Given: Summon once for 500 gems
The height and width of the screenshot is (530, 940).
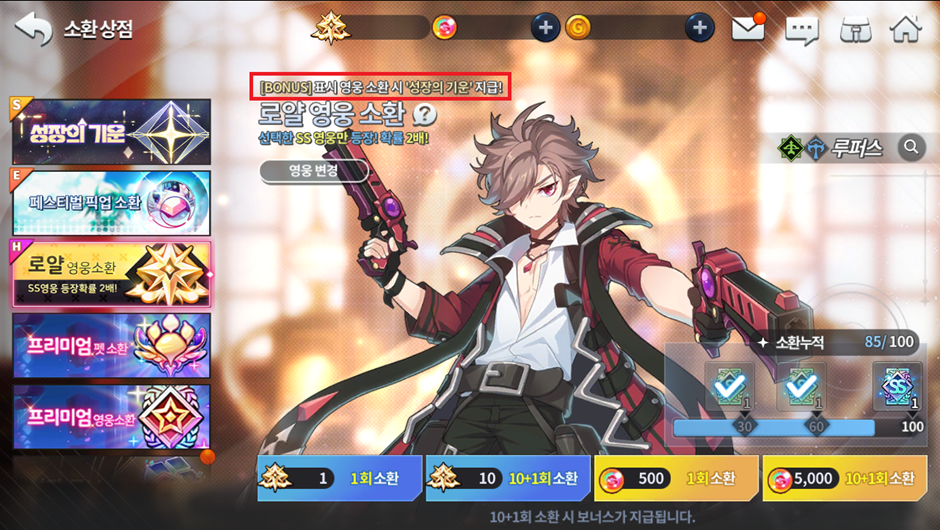Looking at the screenshot, I should (x=676, y=479).
